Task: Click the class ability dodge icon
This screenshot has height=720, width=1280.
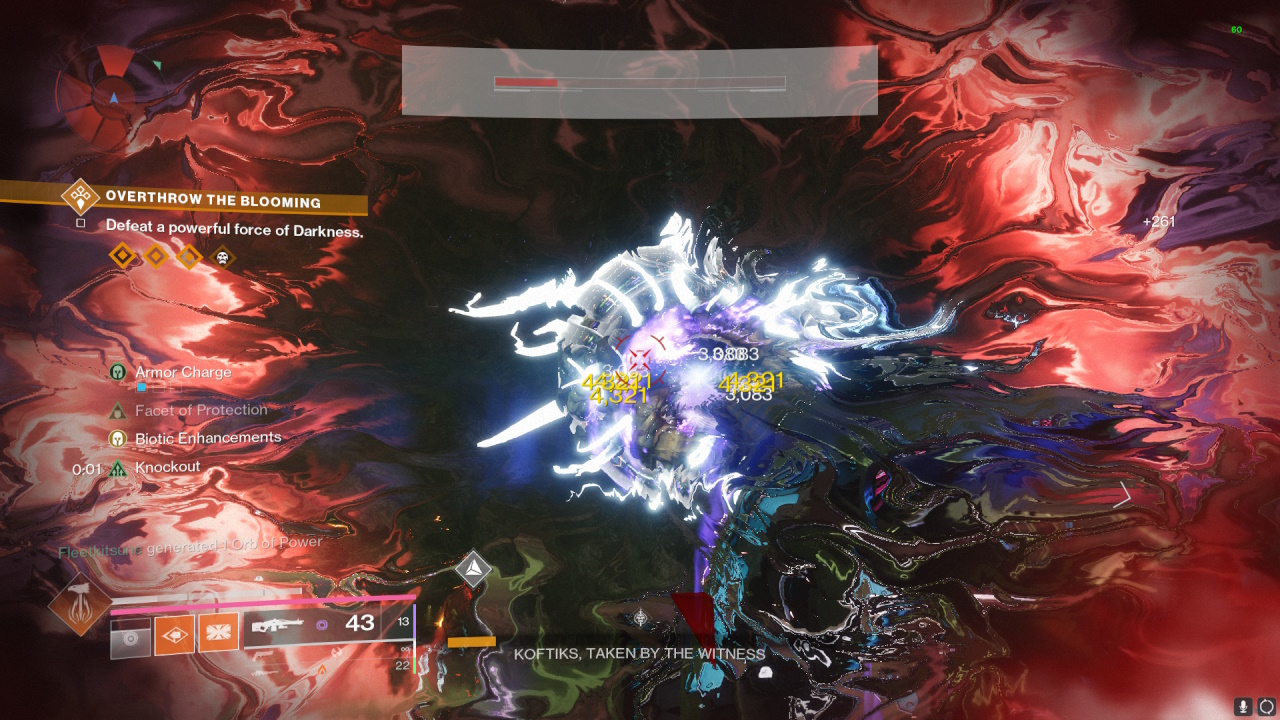Action: 130,637
